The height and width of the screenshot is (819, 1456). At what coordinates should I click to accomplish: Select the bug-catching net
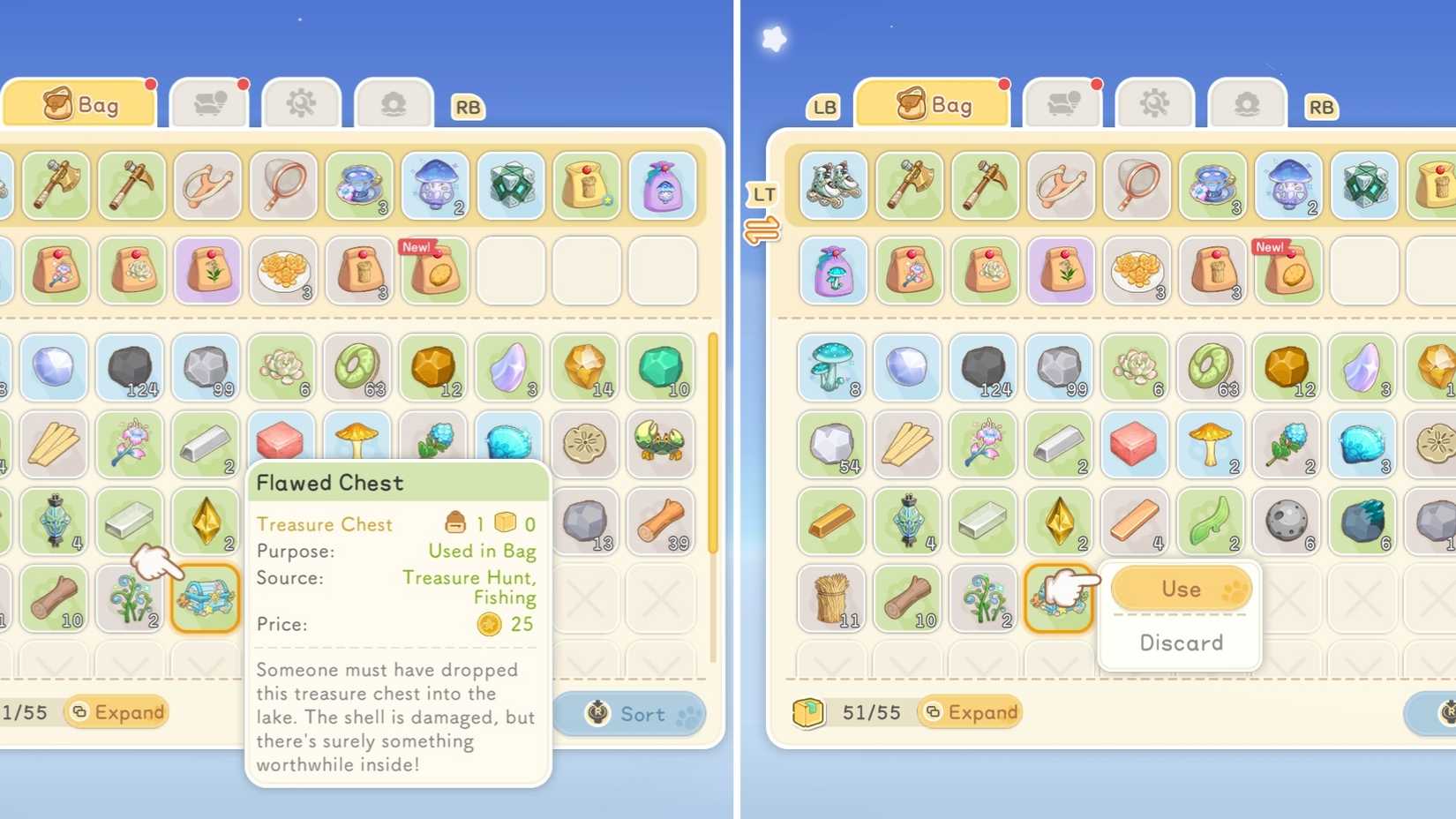(281, 186)
